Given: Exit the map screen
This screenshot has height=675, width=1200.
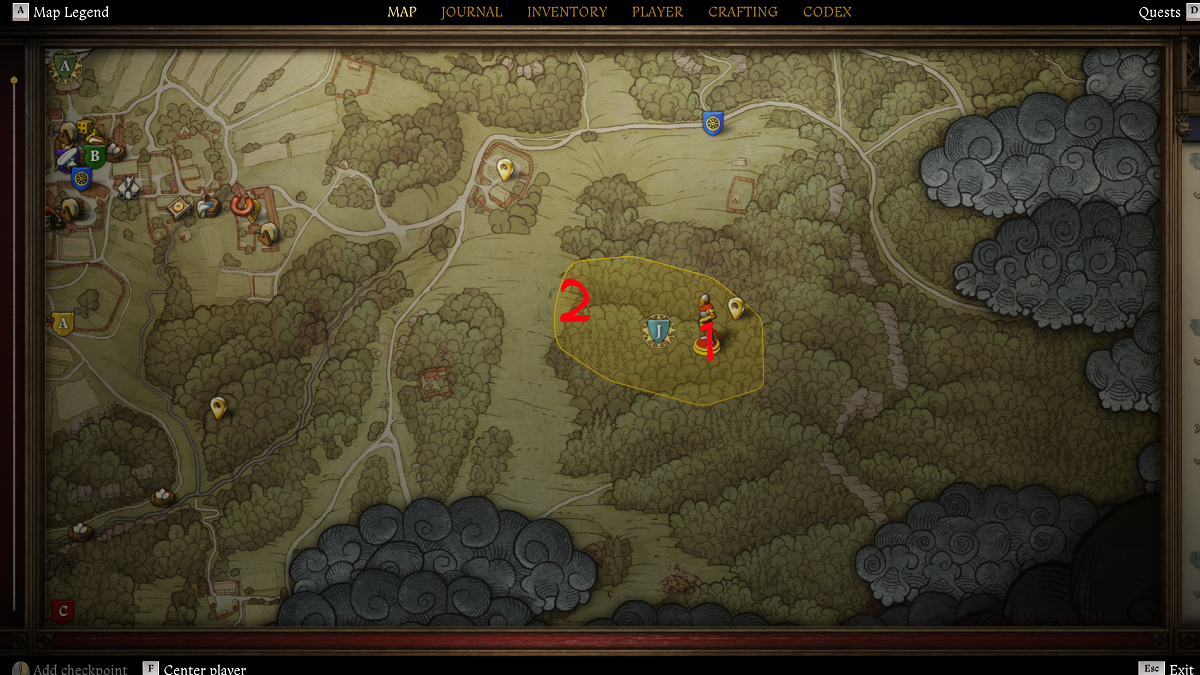Looking at the screenshot, I should coord(1181,669).
